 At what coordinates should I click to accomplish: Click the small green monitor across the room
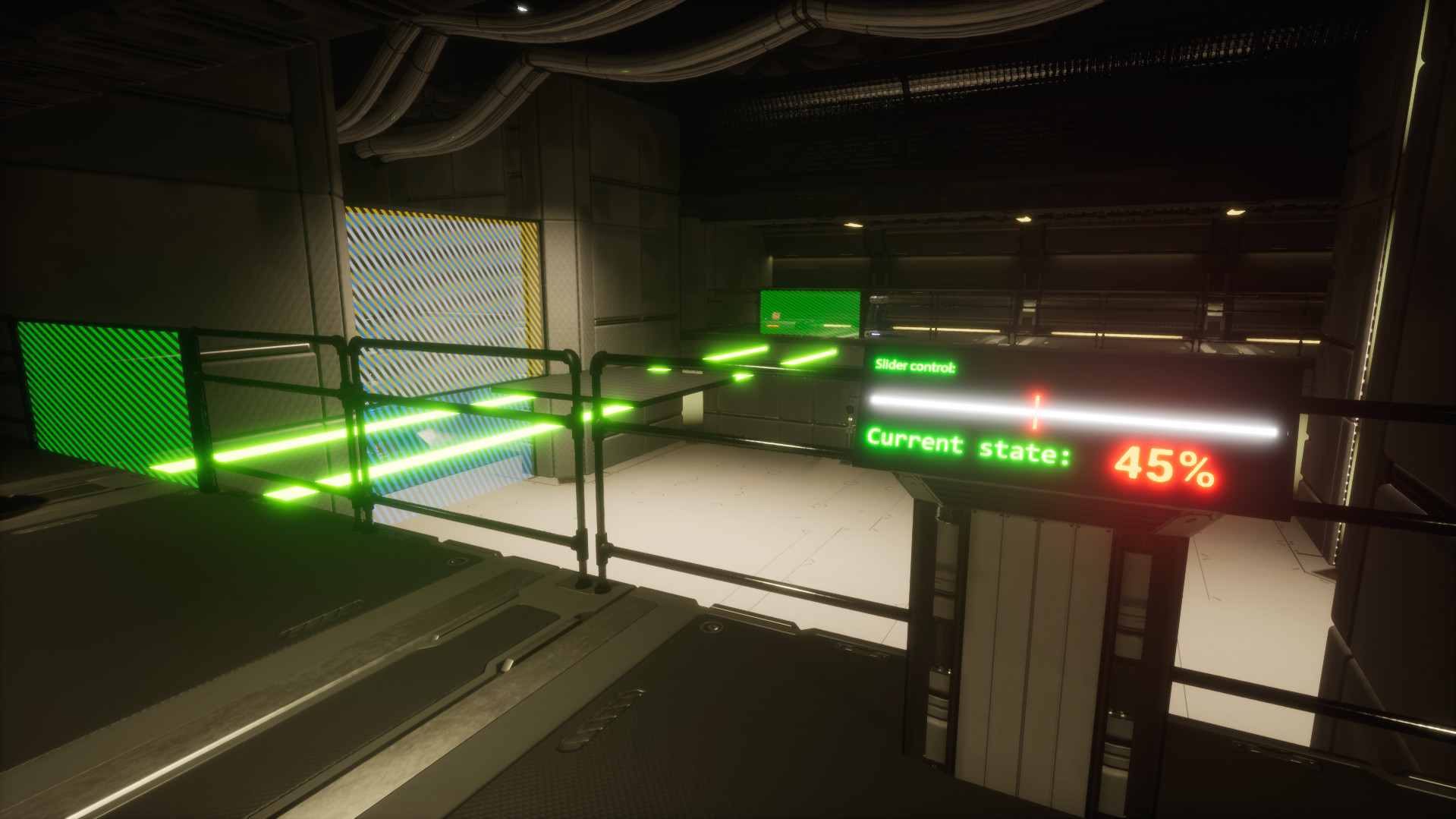coord(808,311)
